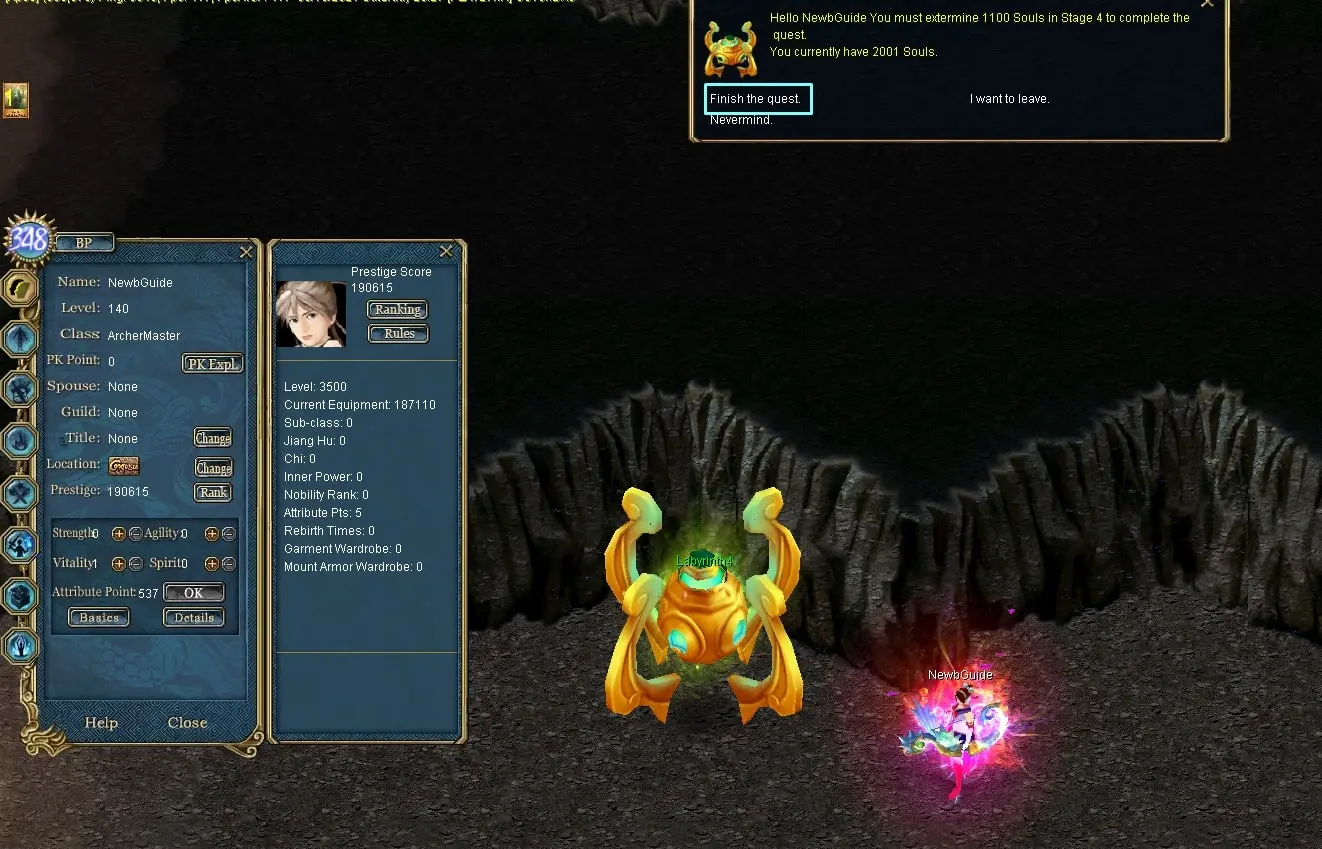Show the Basics attribute view

click(x=99, y=618)
